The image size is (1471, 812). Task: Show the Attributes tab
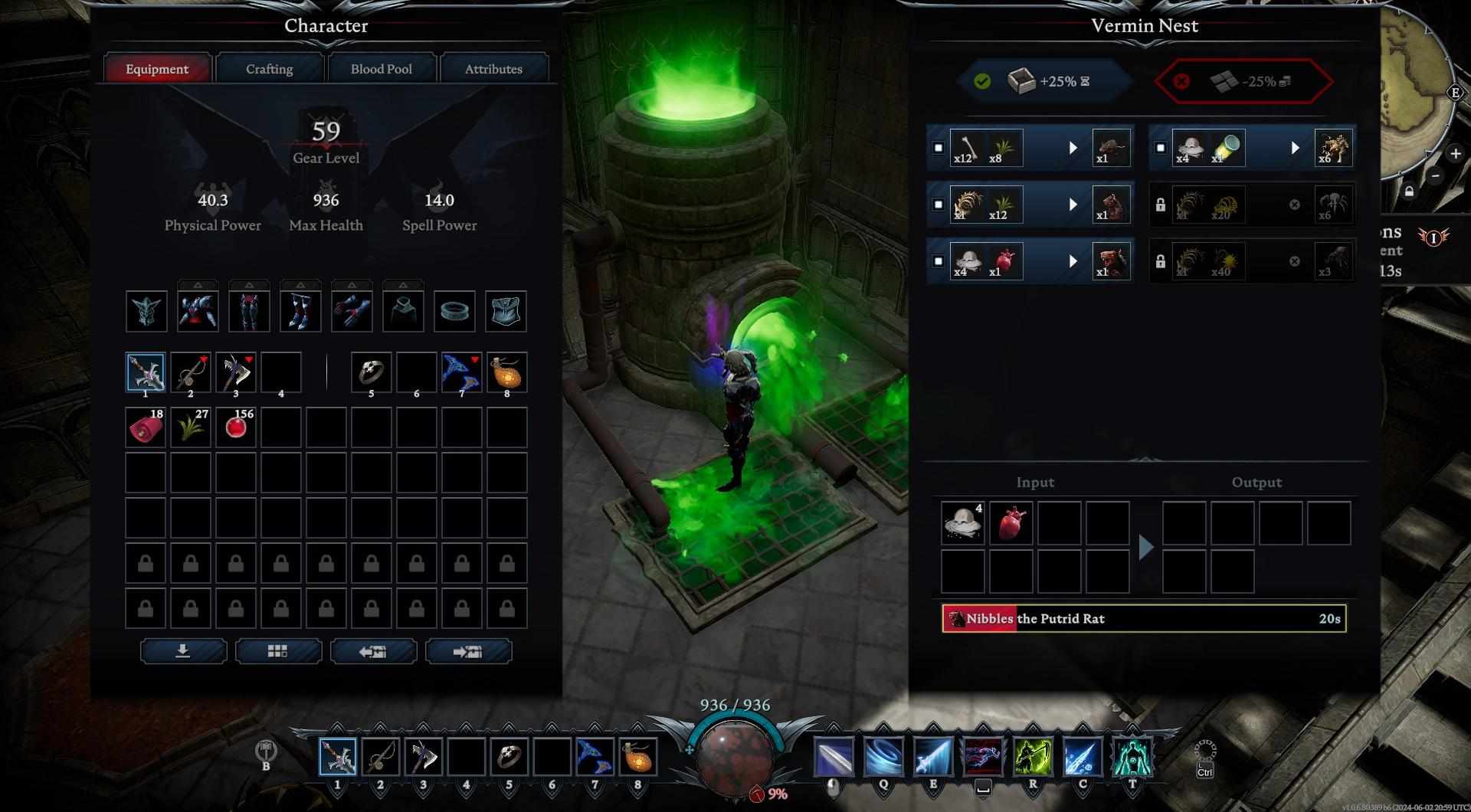pos(493,69)
